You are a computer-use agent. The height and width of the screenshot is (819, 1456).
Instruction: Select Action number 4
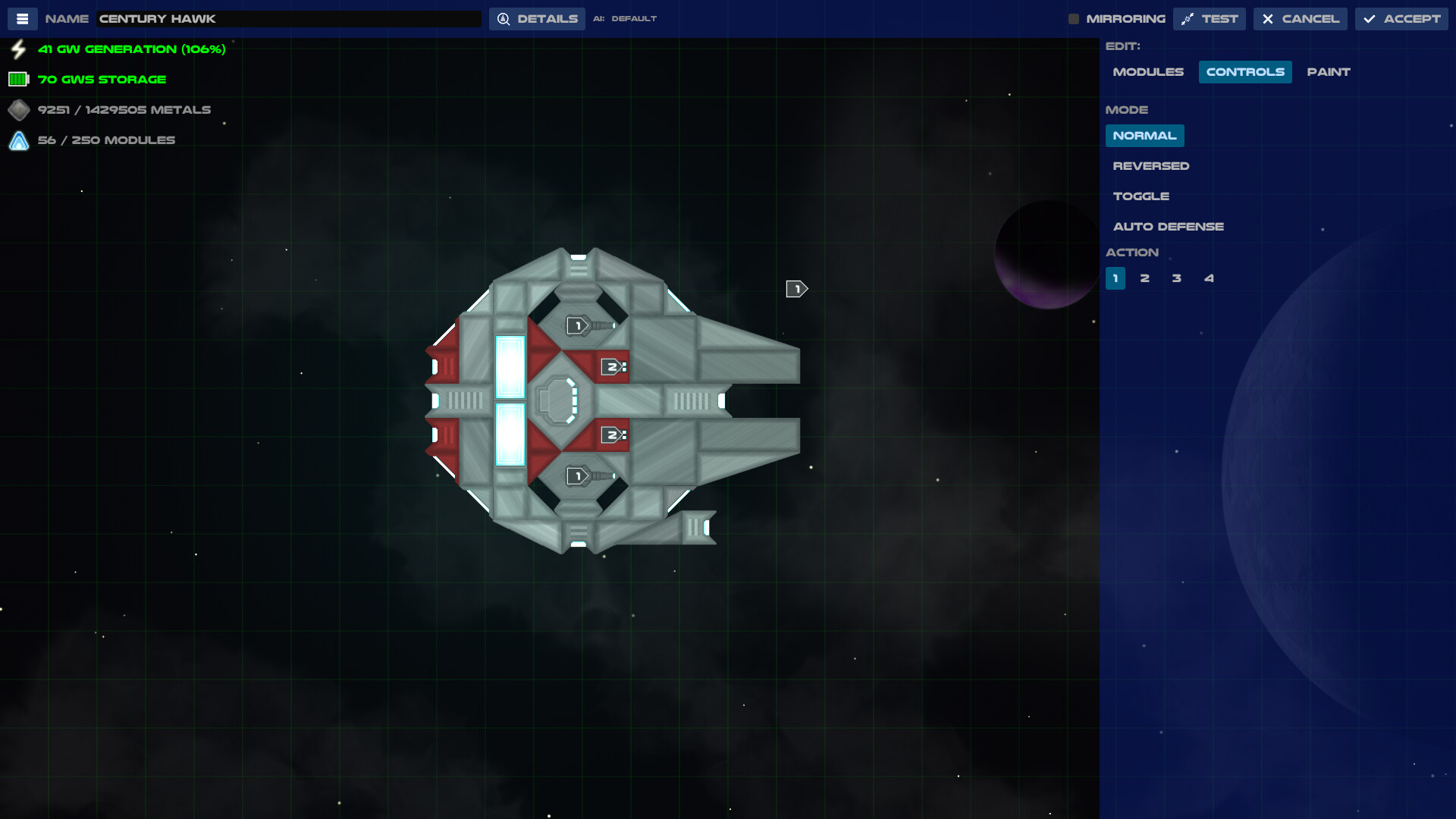(x=1209, y=278)
